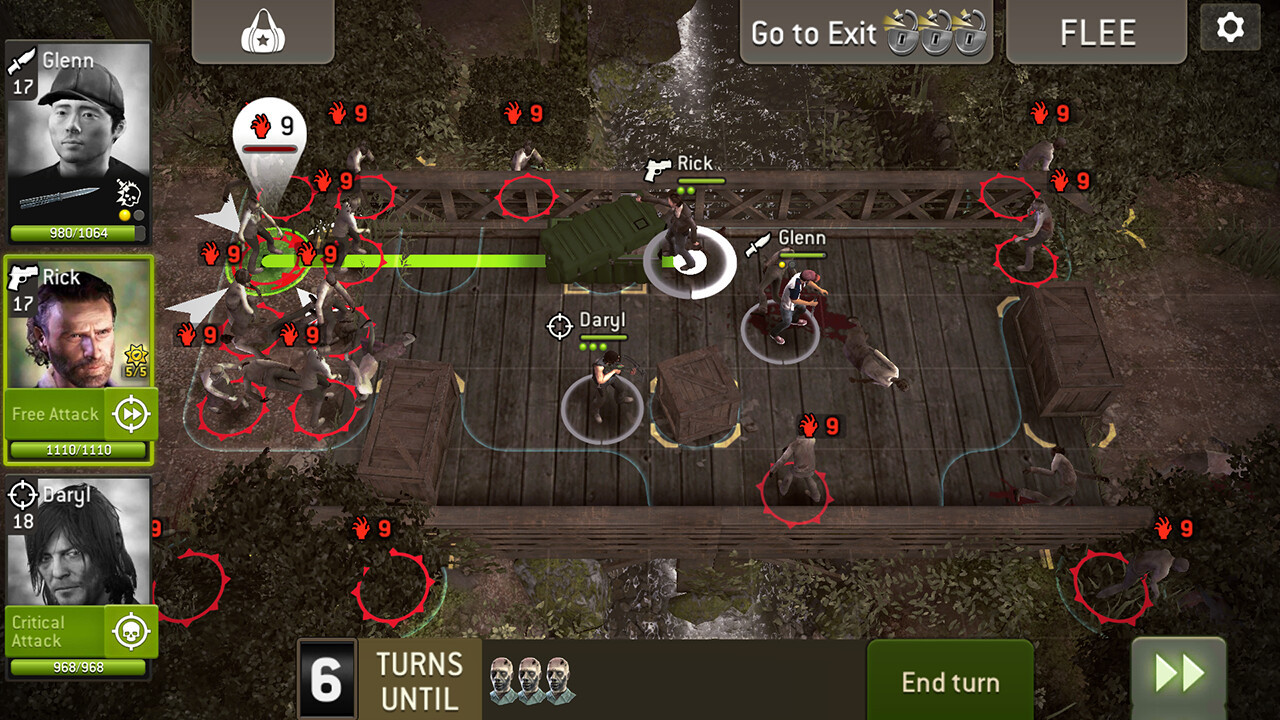Click the End turn button
The width and height of the screenshot is (1280, 720).
950,682
